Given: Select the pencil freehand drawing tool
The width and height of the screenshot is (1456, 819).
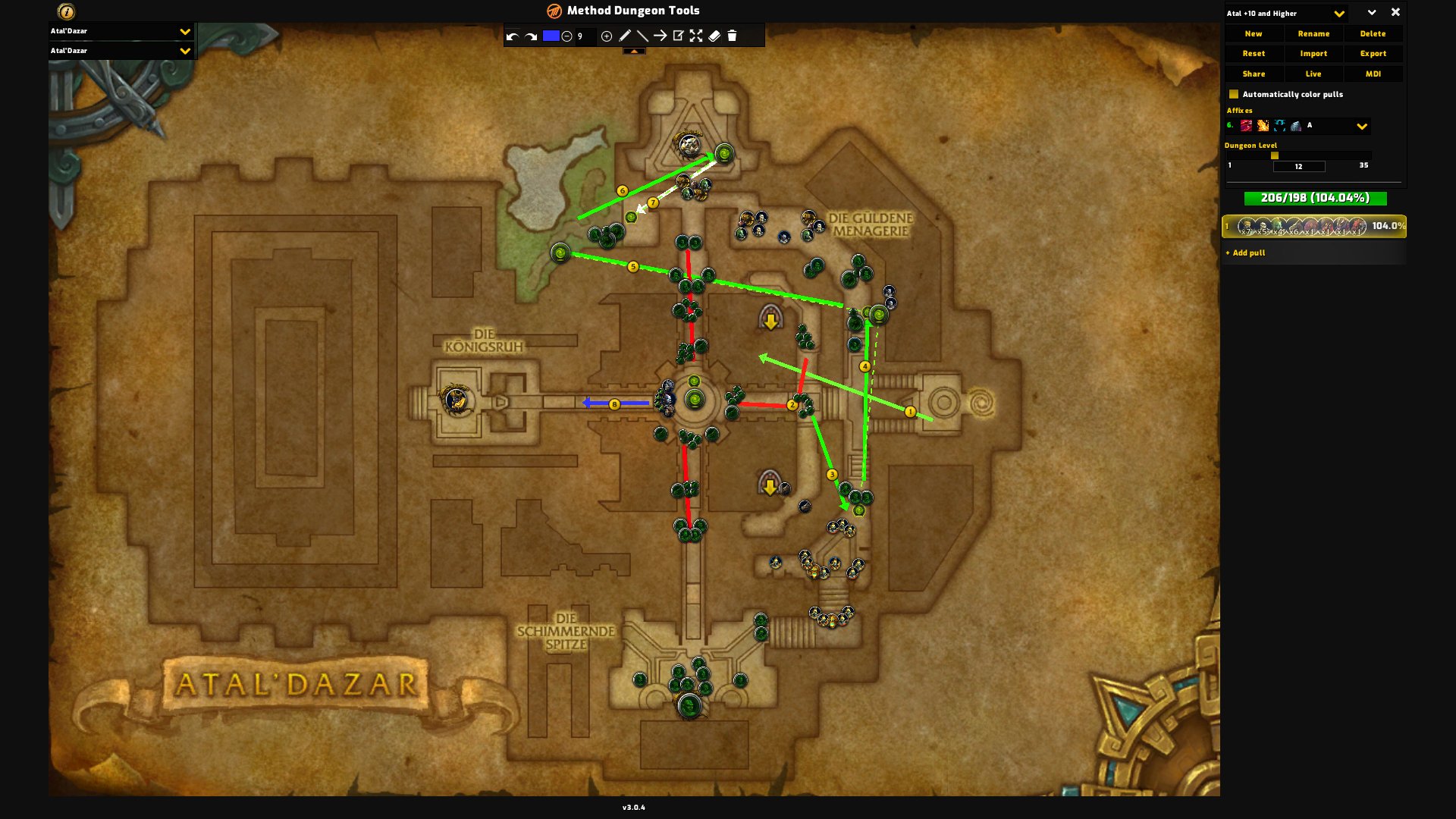Looking at the screenshot, I should coord(625,36).
